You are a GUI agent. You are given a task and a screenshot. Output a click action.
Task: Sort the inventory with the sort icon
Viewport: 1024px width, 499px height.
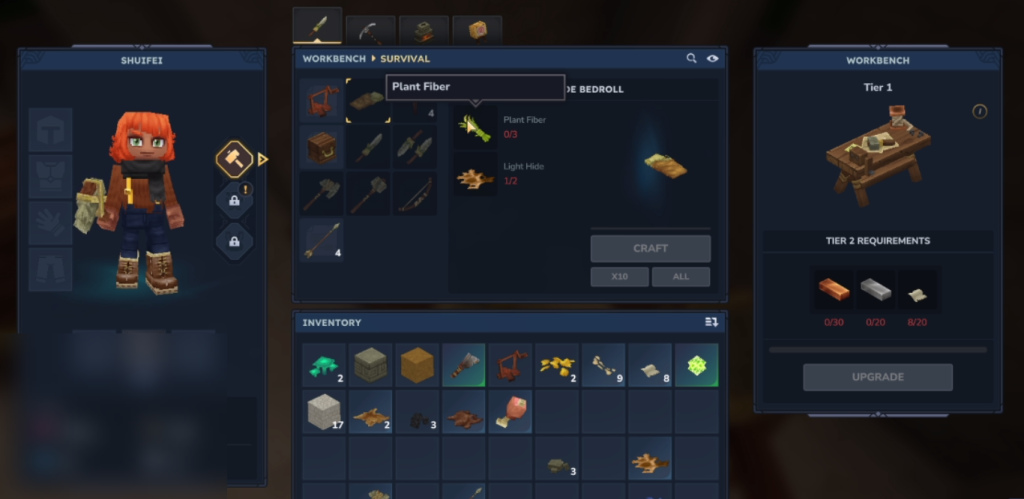pyautogui.click(x=711, y=322)
